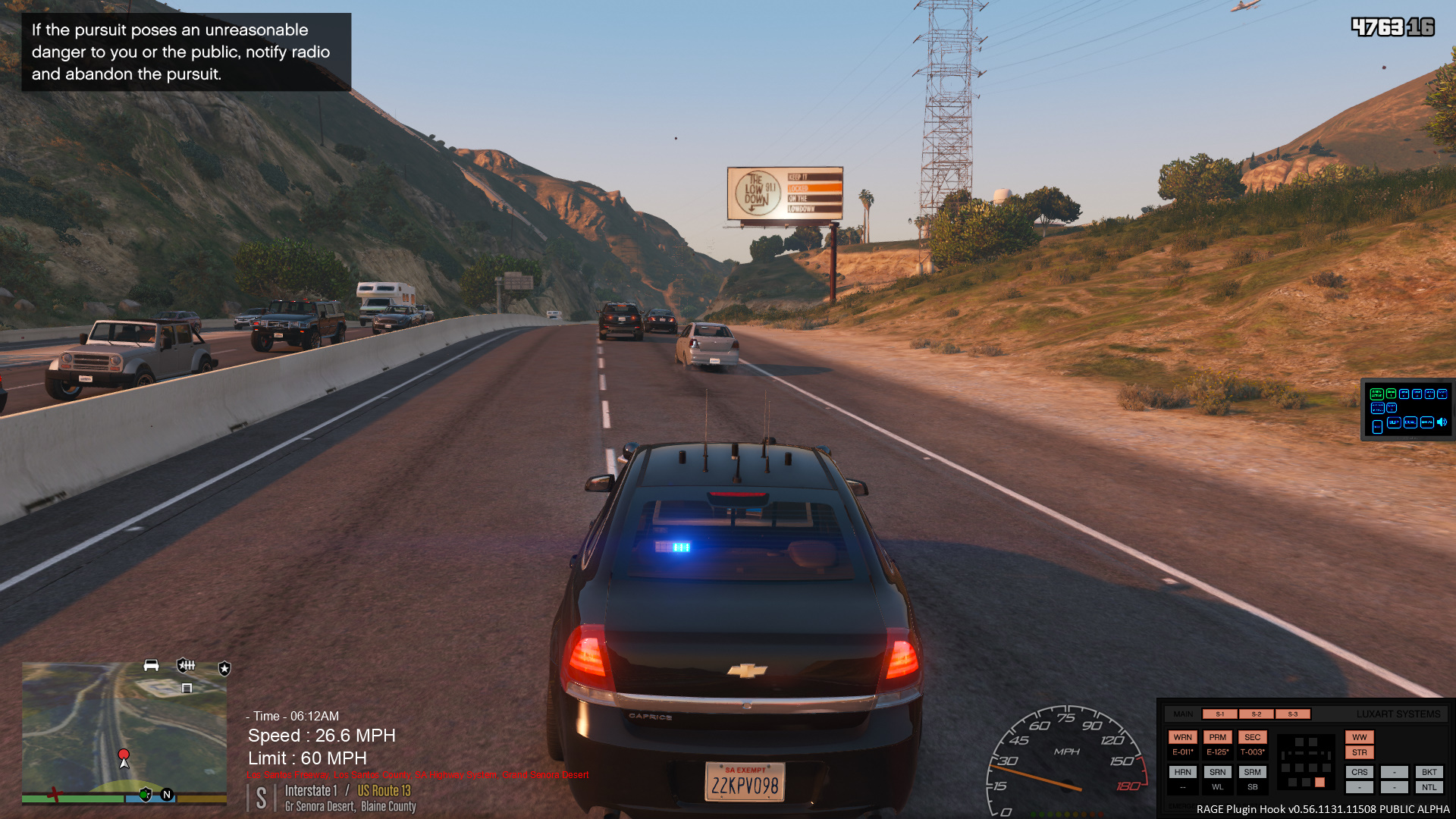1456x819 pixels.
Task: Click the speaker icon on siren controller
Action: tap(1442, 422)
